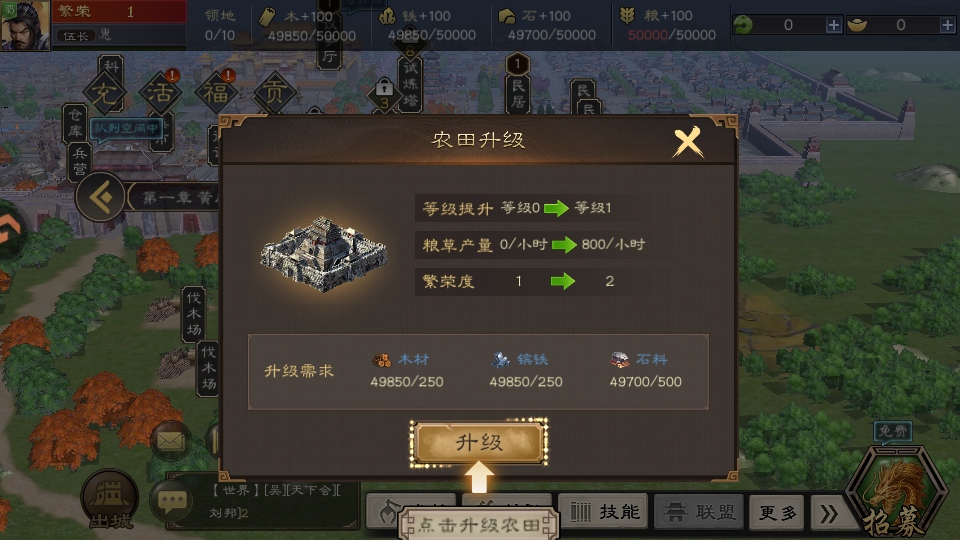The image size is (960, 540).
Task: Close the 农田升级 dialog
Action: pyautogui.click(x=688, y=143)
